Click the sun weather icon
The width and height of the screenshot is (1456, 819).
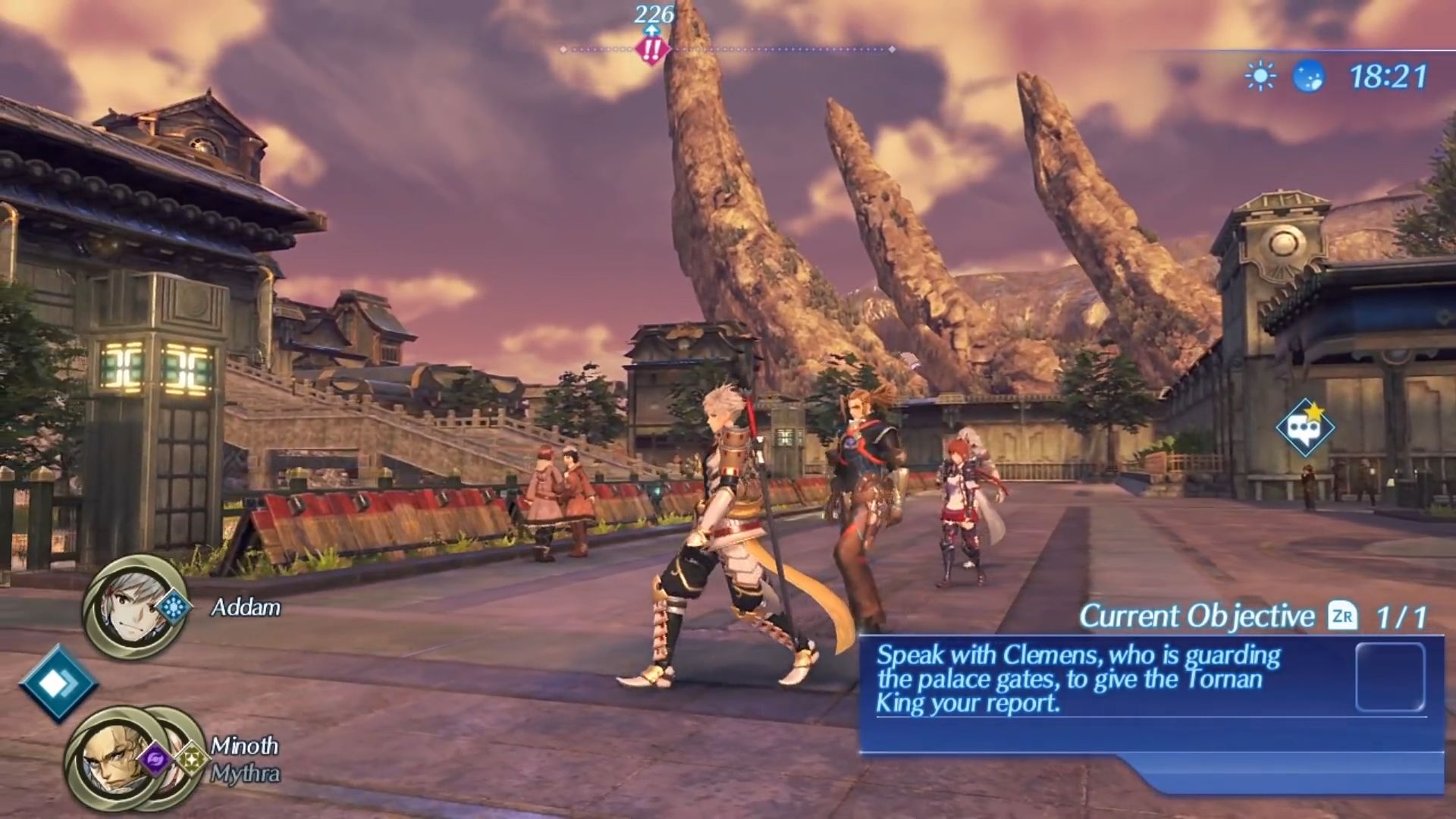pos(1260,77)
